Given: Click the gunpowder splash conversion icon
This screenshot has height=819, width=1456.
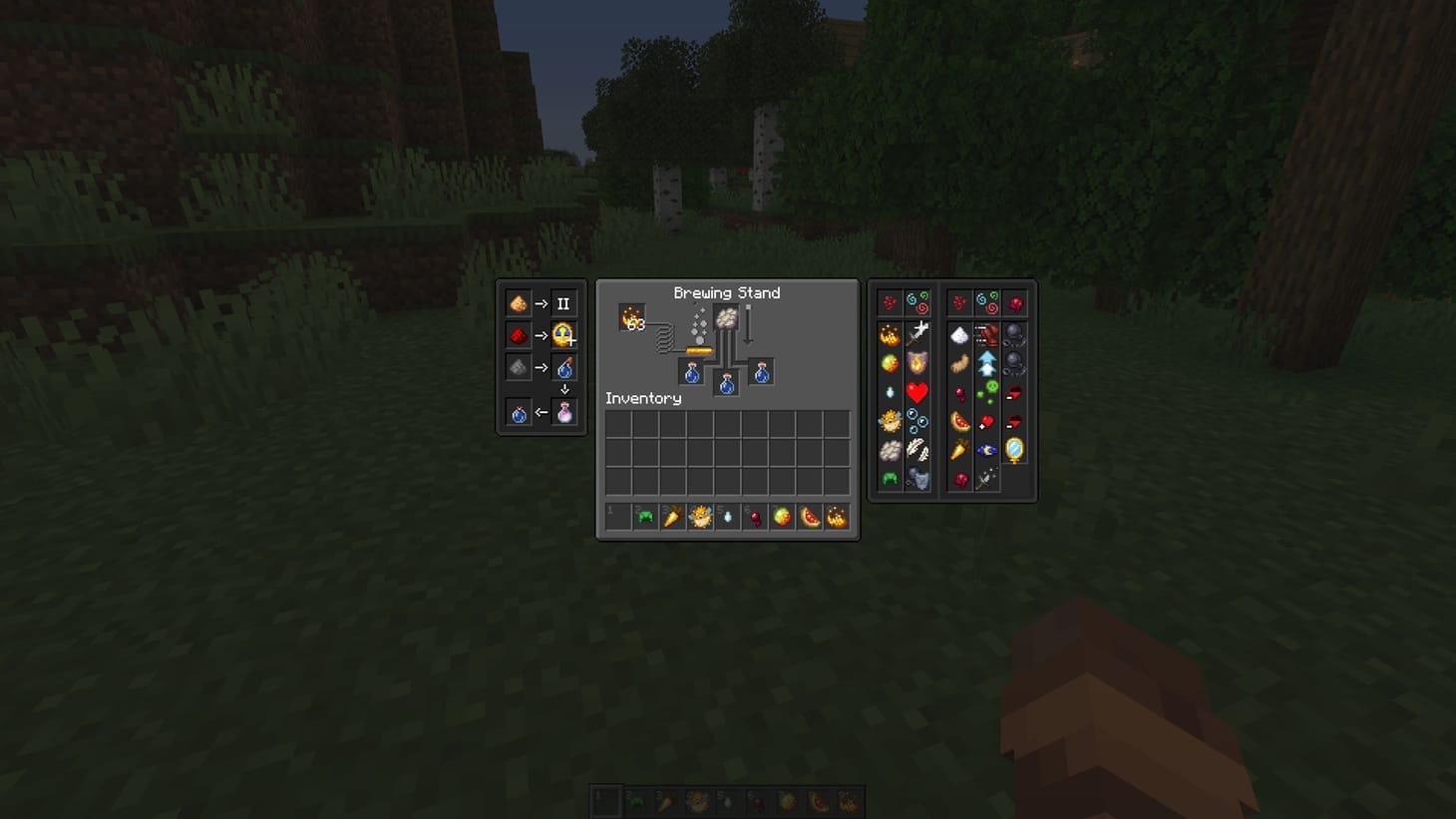Looking at the screenshot, I should [519, 367].
